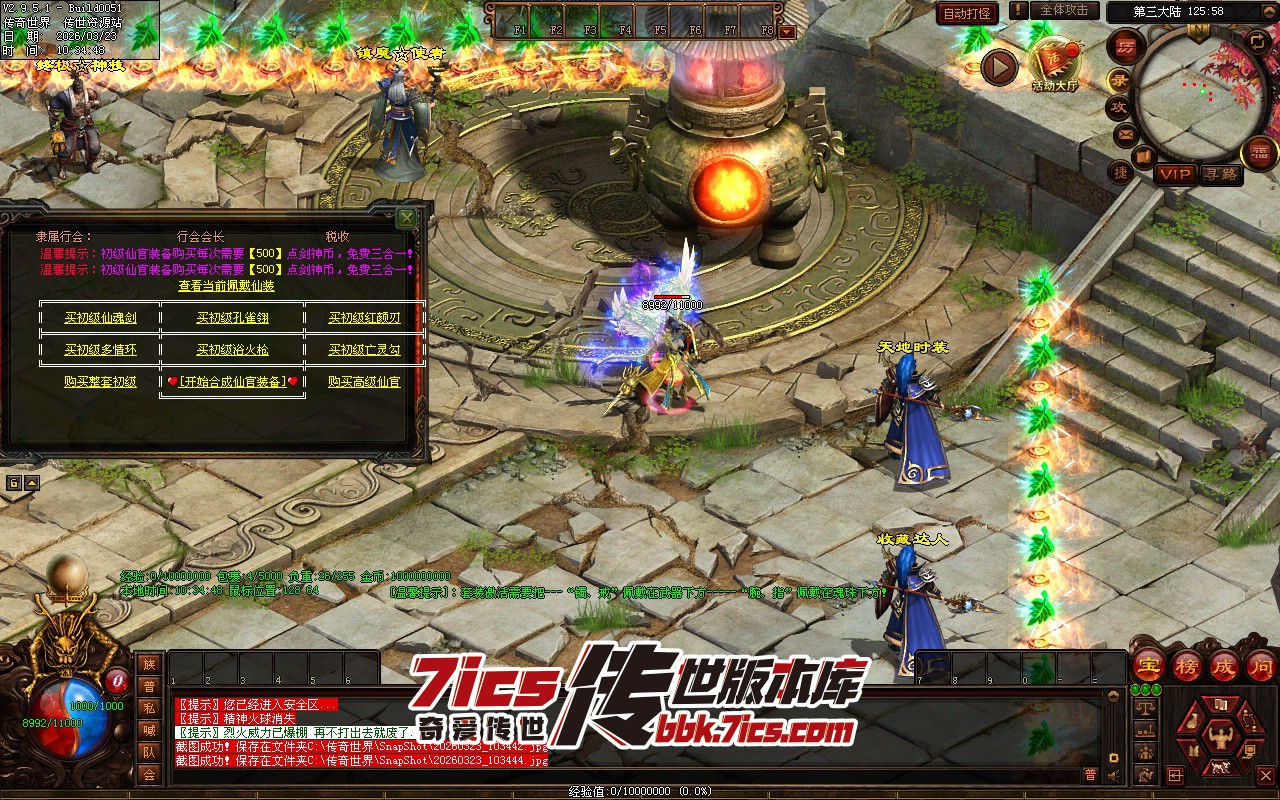1280x800 pixels.
Task: Start synthesizing with 开始合成仙官装备
Action: click(232, 382)
